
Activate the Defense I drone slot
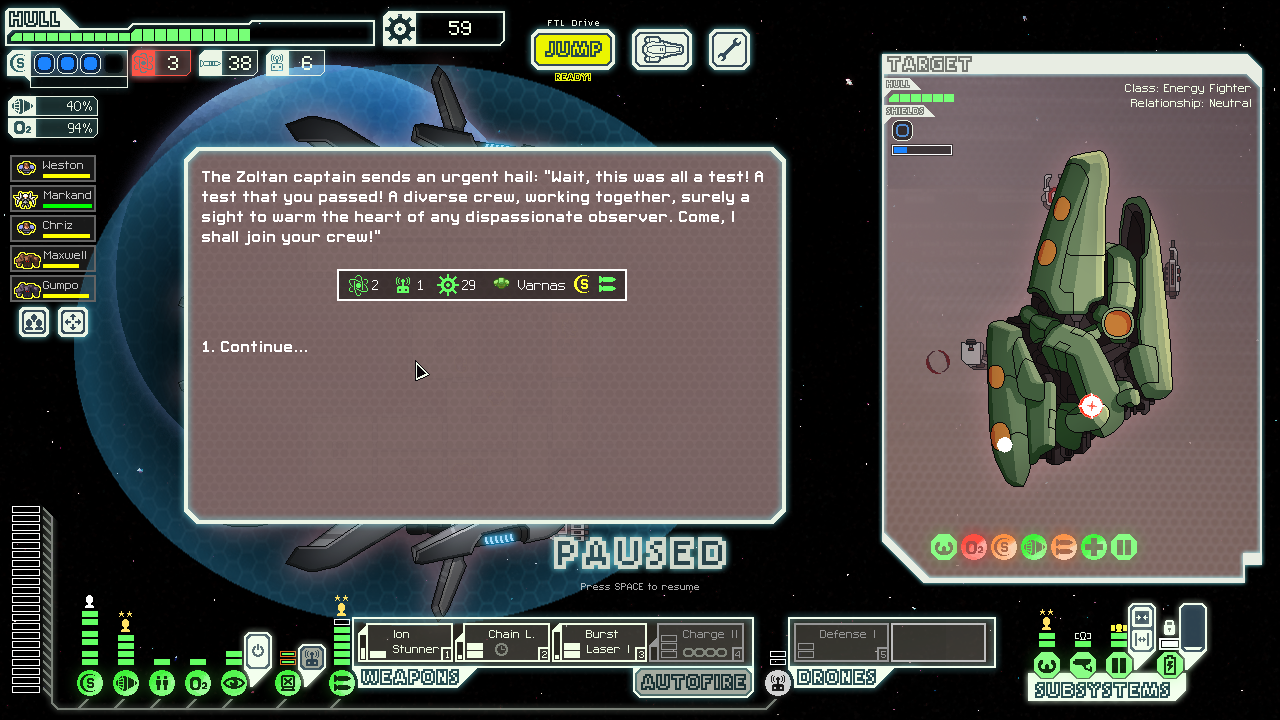840,642
